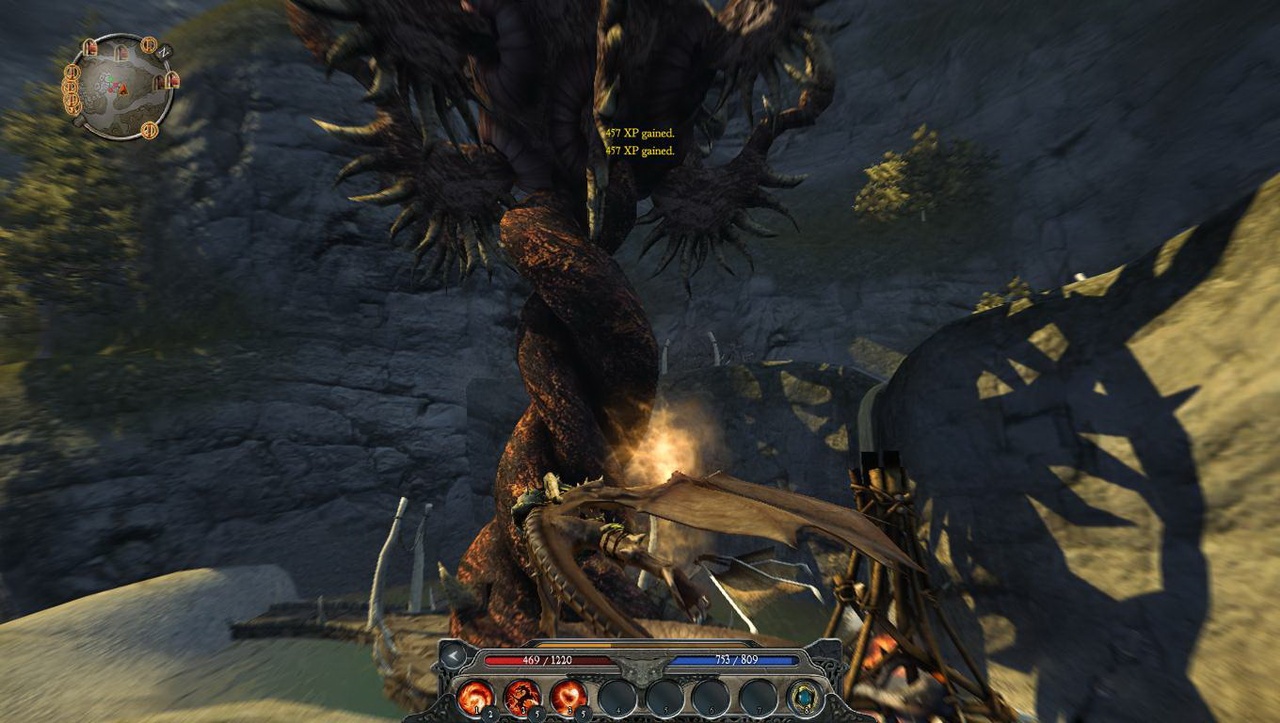Click the blue orb ability in slot 8
Image resolution: width=1280 pixels, height=723 pixels.
[804, 696]
